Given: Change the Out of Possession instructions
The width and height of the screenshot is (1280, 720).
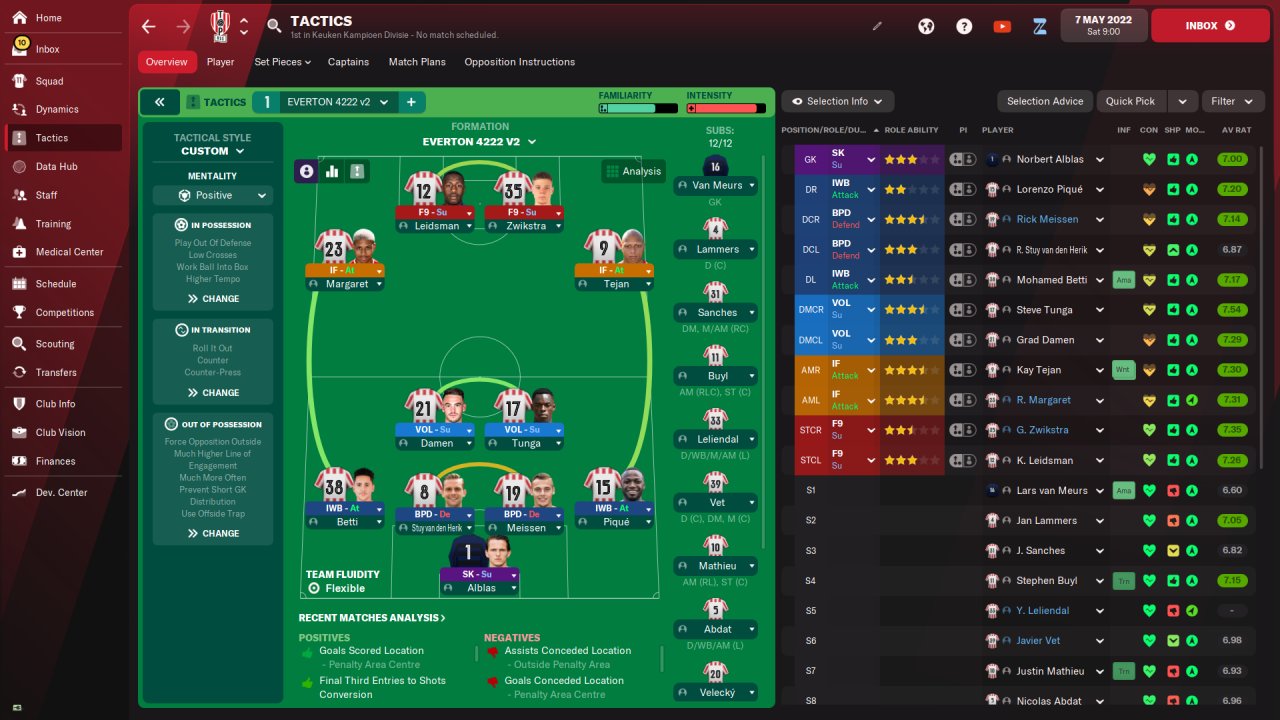Looking at the screenshot, I should click(x=213, y=534).
